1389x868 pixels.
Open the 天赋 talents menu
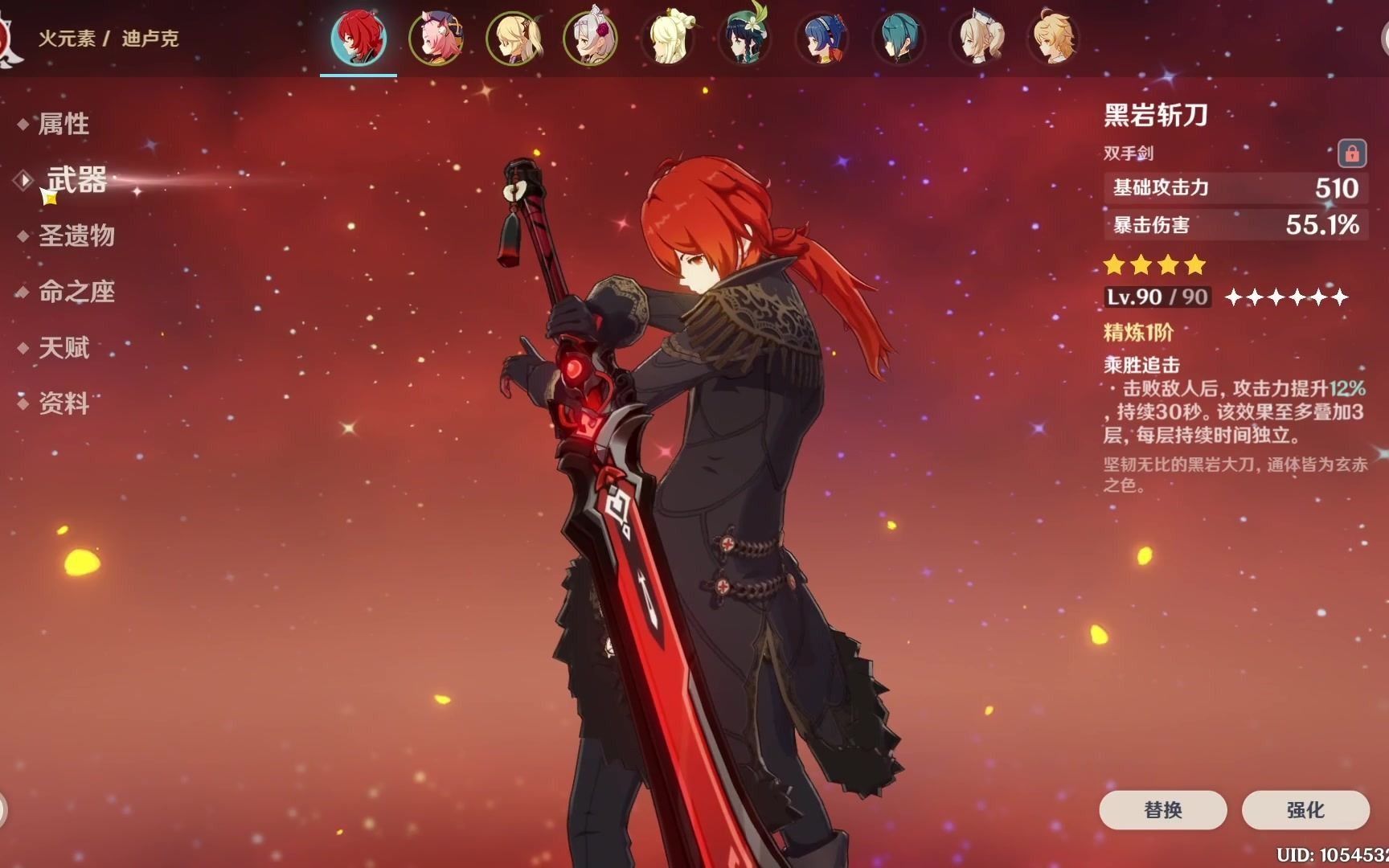(x=64, y=347)
